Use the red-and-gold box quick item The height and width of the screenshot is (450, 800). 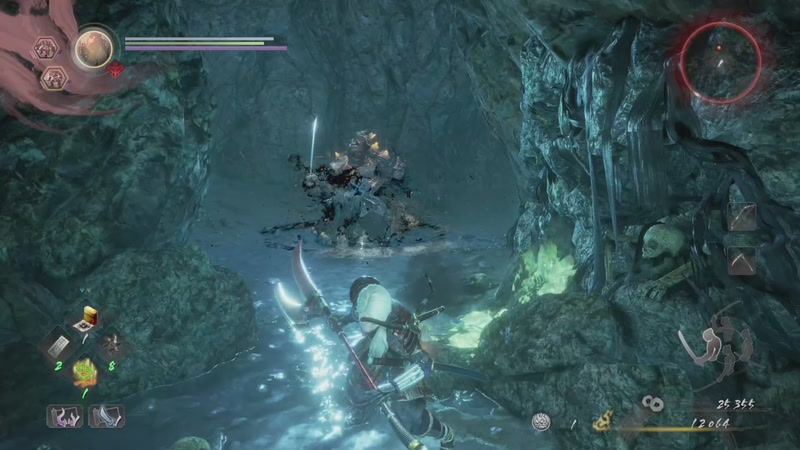click(x=87, y=319)
